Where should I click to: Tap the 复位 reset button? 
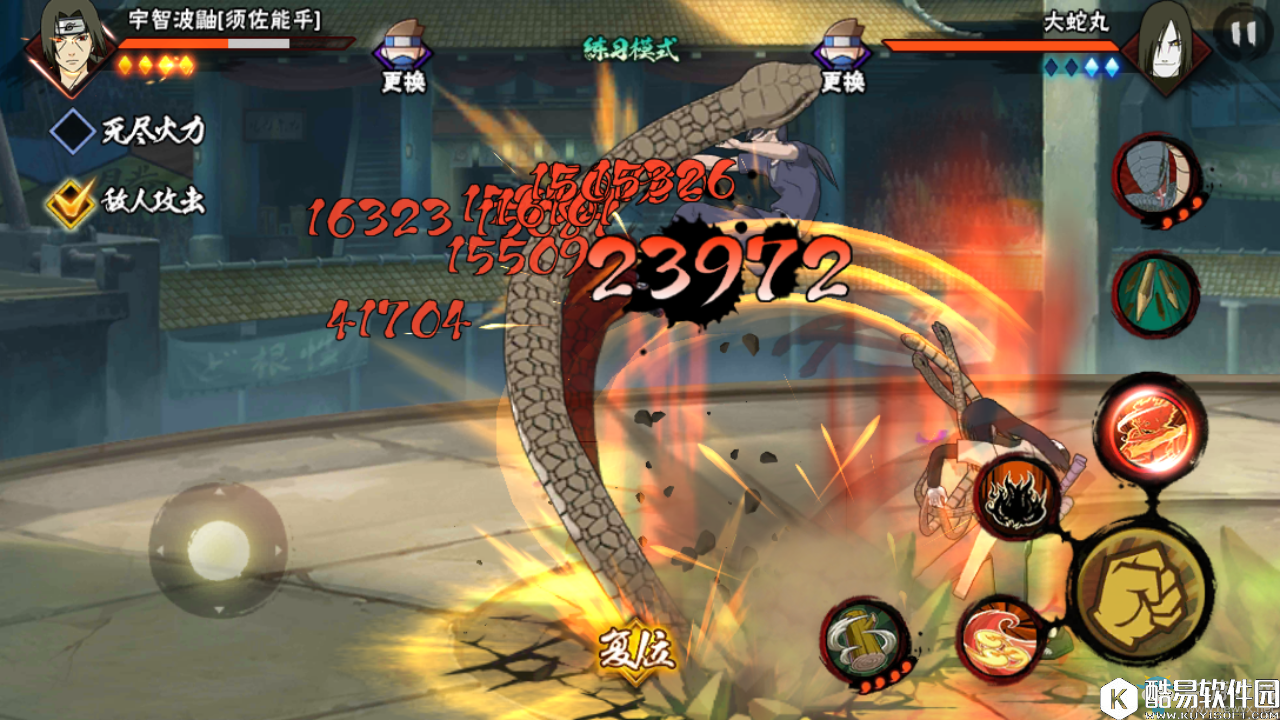pos(637,652)
